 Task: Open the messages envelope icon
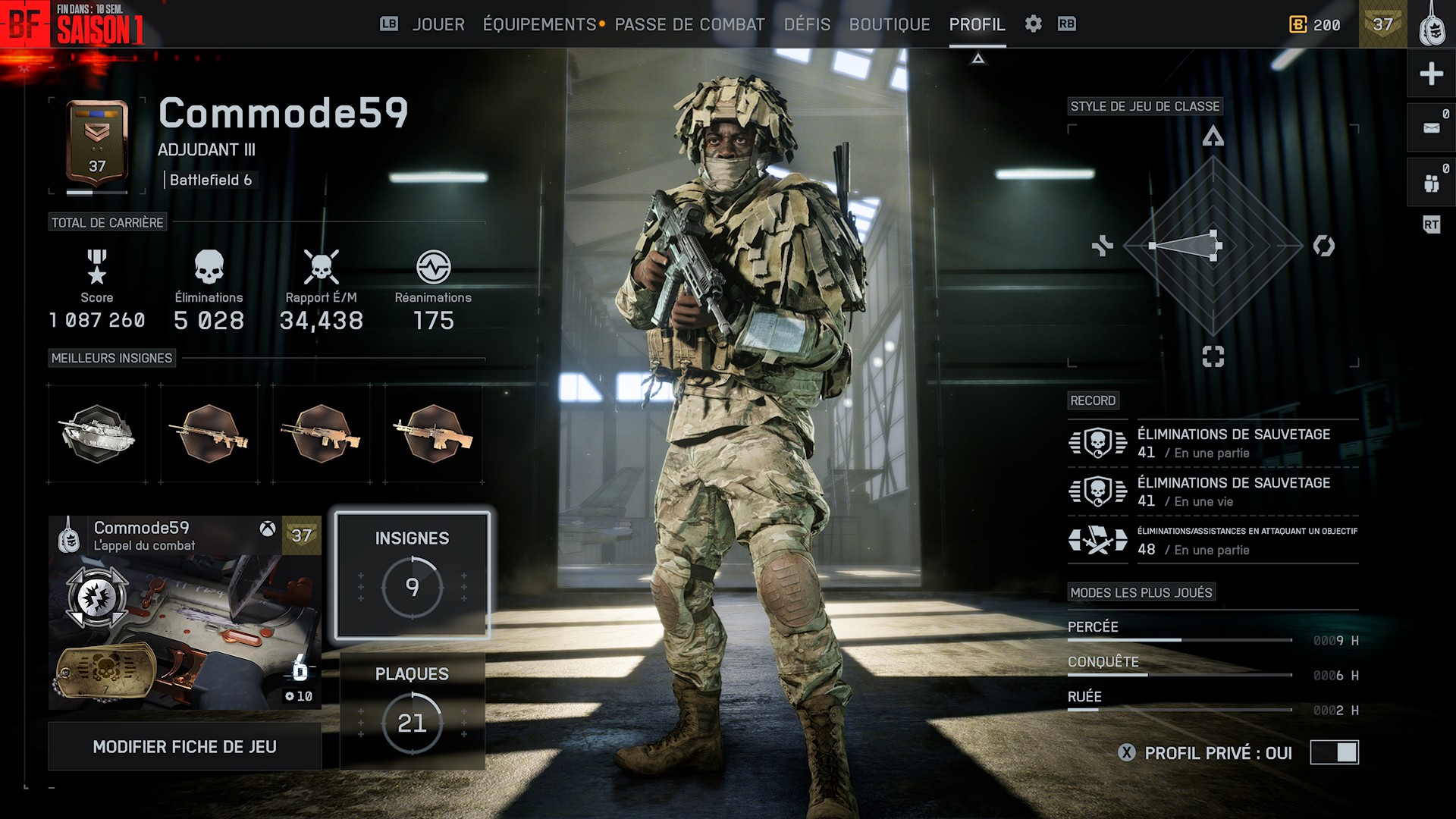pyautogui.click(x=1431, y=128)
